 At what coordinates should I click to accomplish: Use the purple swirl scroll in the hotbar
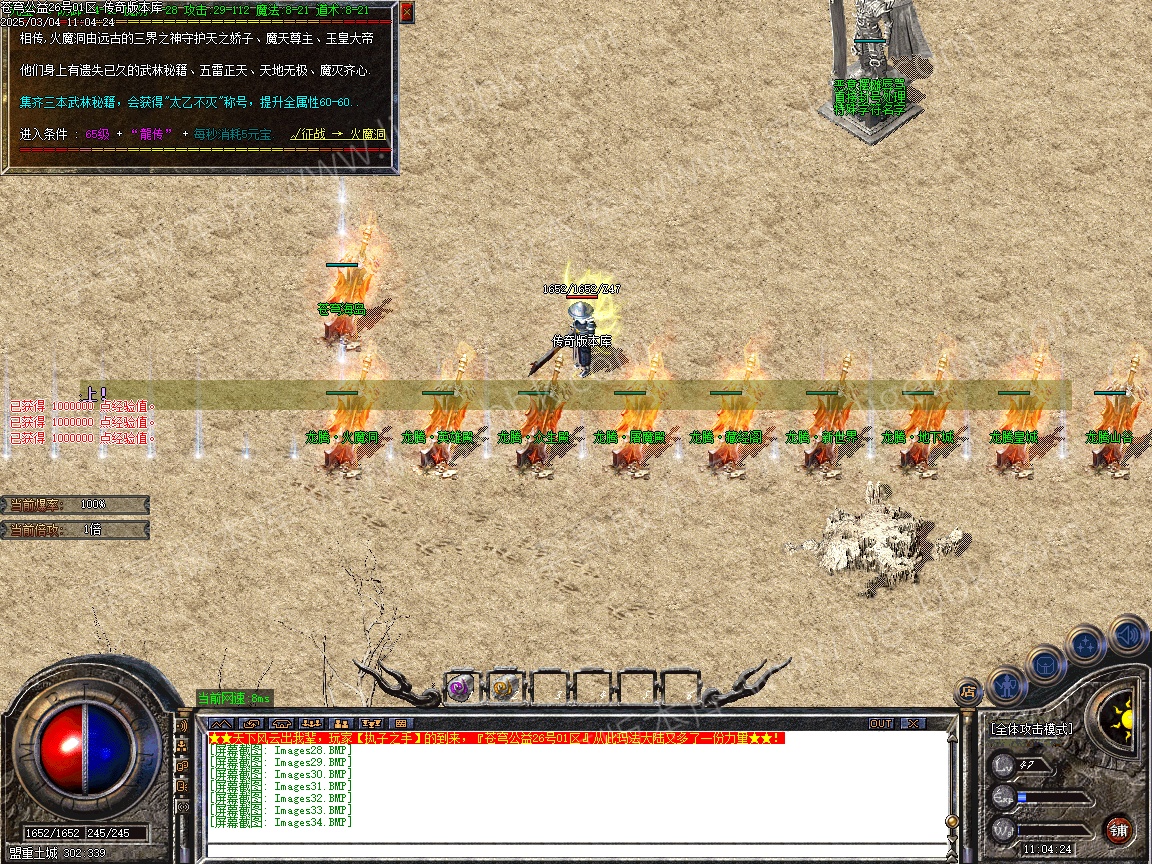coord(460,687)
